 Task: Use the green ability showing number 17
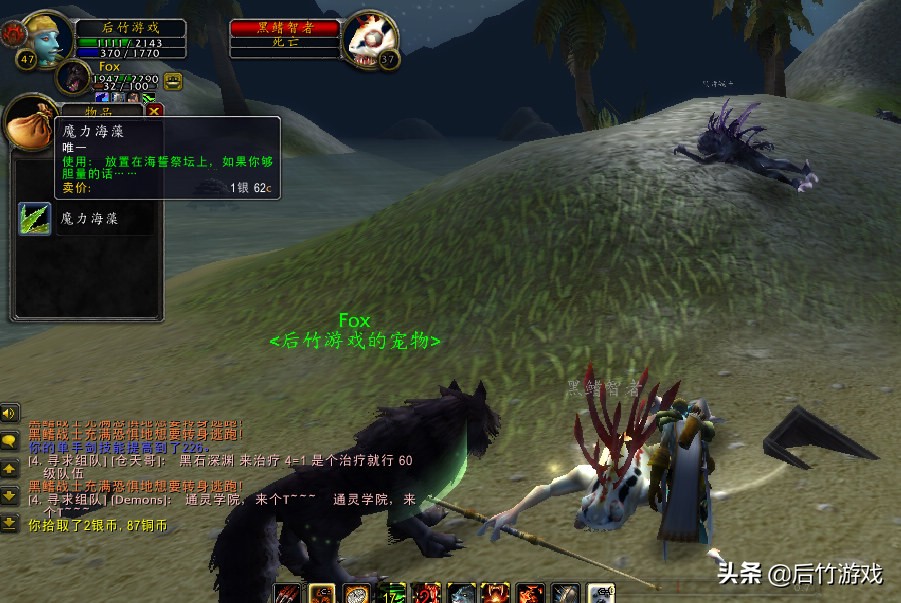click(x=392, y=594)
